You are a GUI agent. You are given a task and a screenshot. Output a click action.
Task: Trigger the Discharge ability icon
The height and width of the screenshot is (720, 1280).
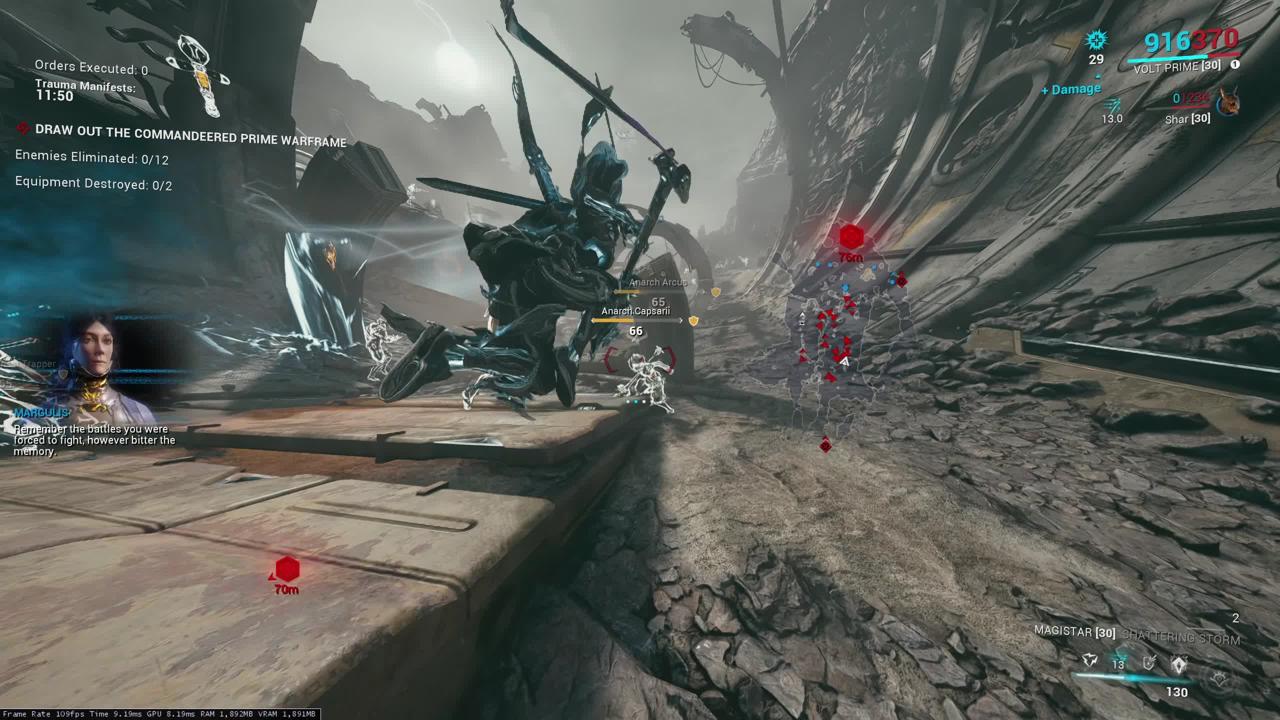tap(1180, 662)
